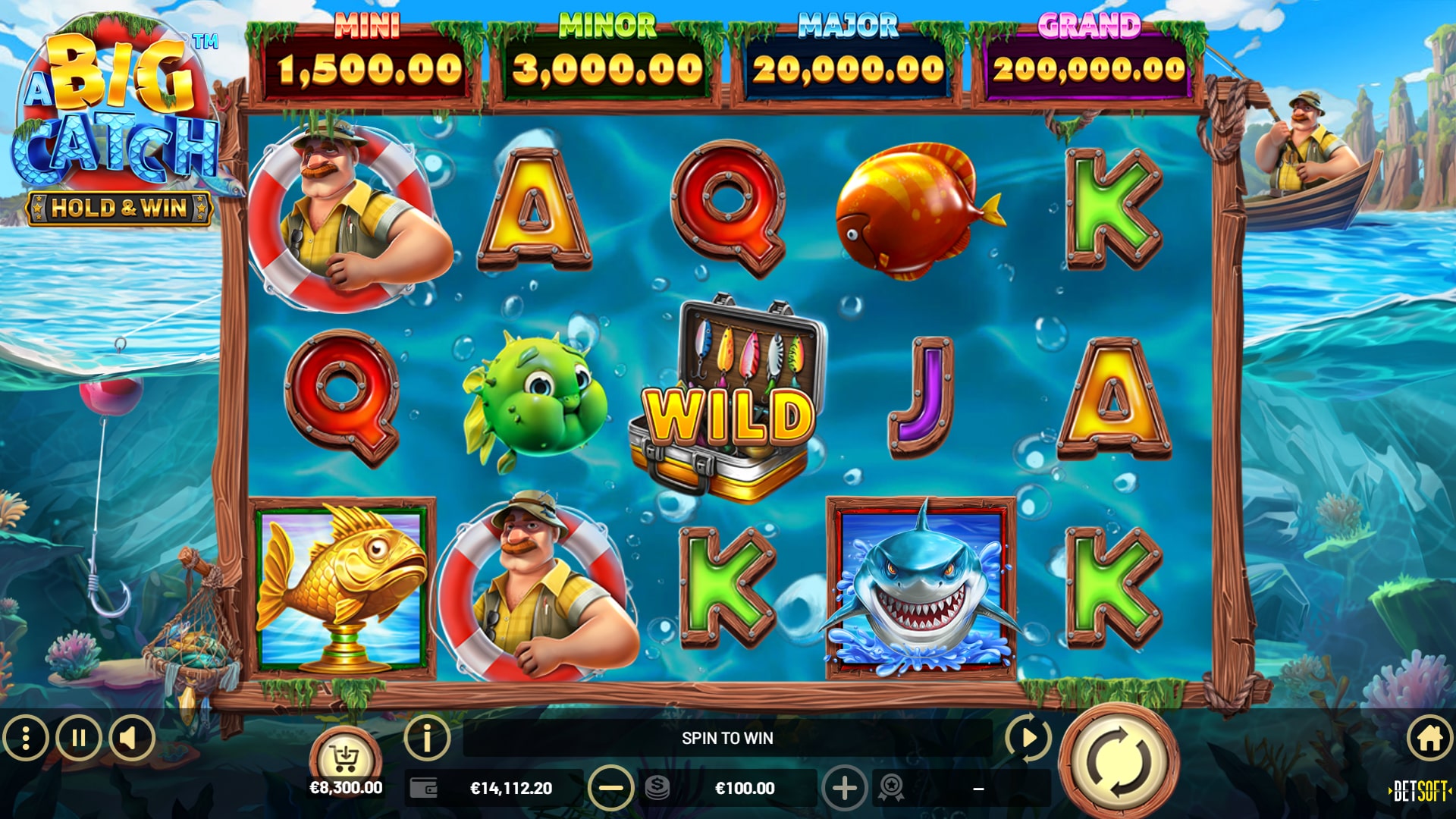
Task: Open wallet details via the wallet icon
Action: pos(422,786)
